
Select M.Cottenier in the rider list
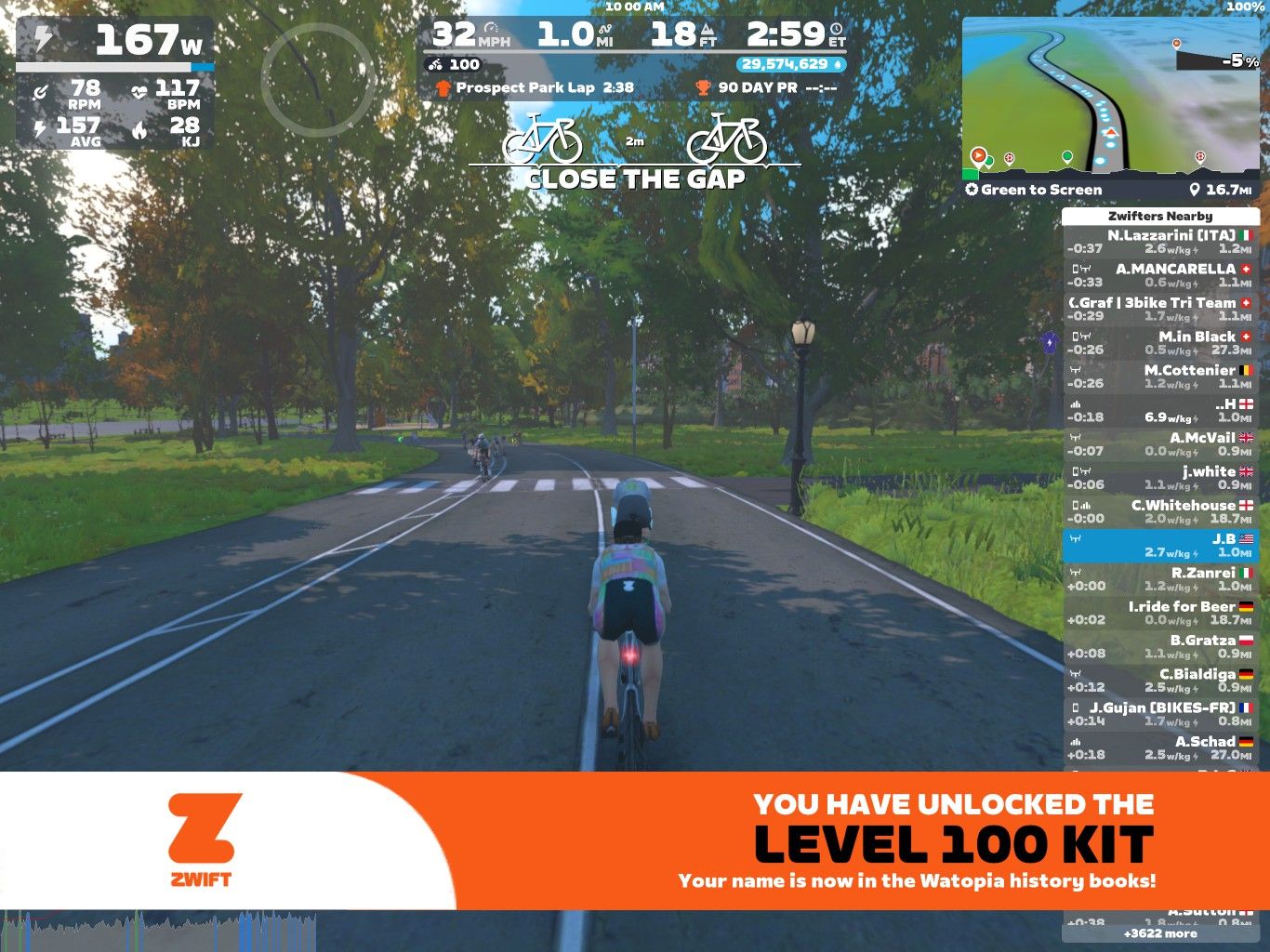pos(1159,377)
